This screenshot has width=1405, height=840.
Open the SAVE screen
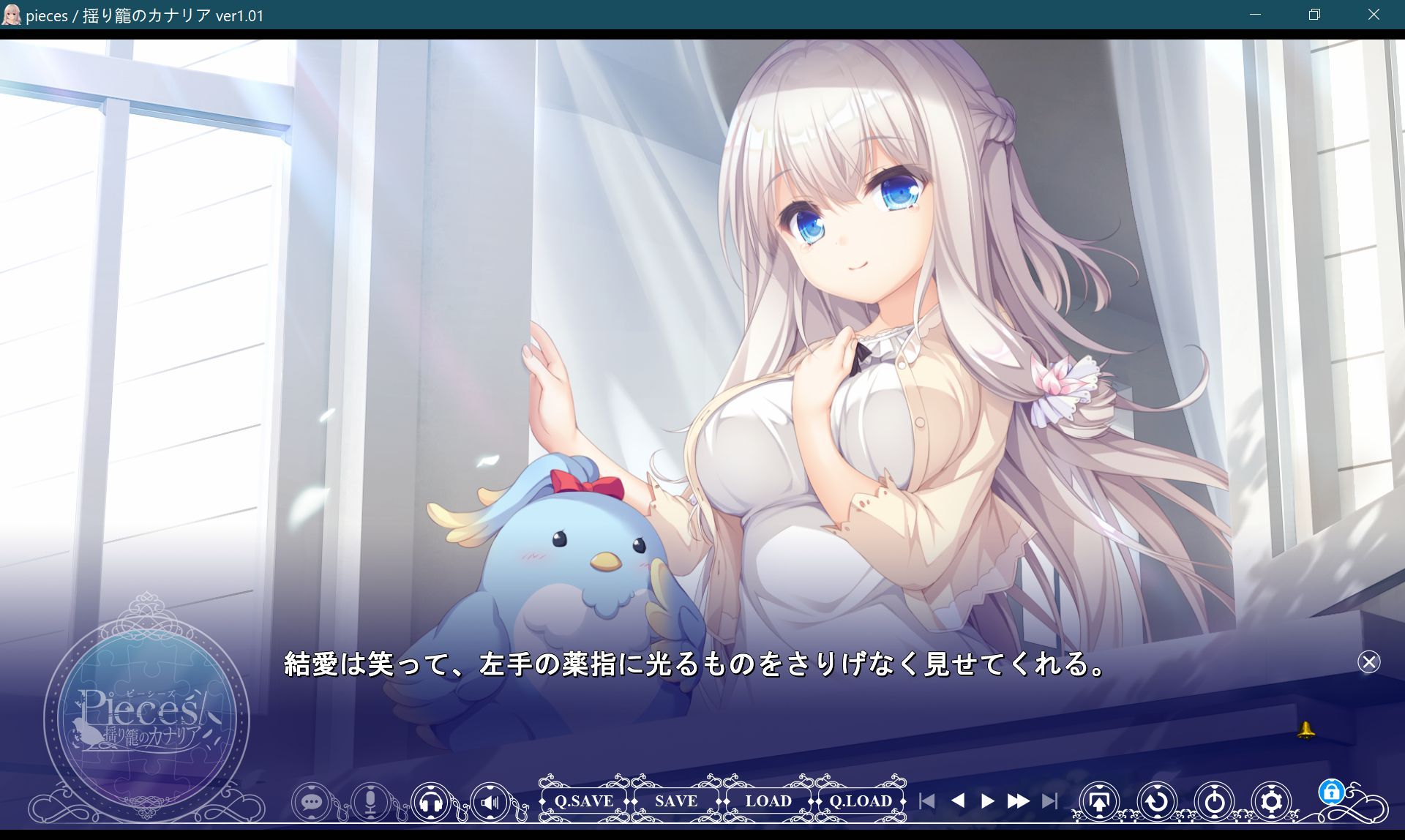coord(675,800)
